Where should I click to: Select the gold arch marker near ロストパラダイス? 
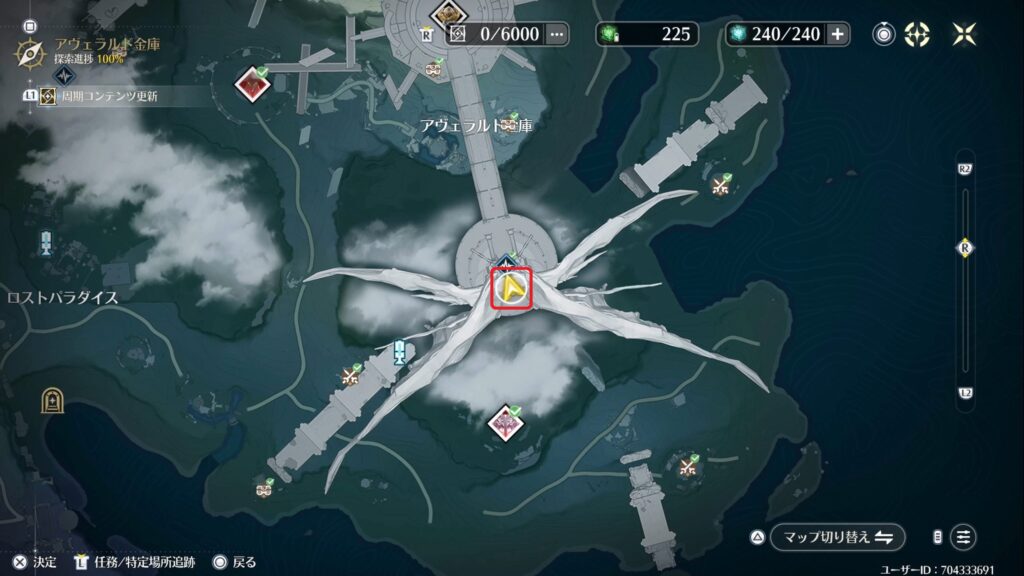[50, 401]
